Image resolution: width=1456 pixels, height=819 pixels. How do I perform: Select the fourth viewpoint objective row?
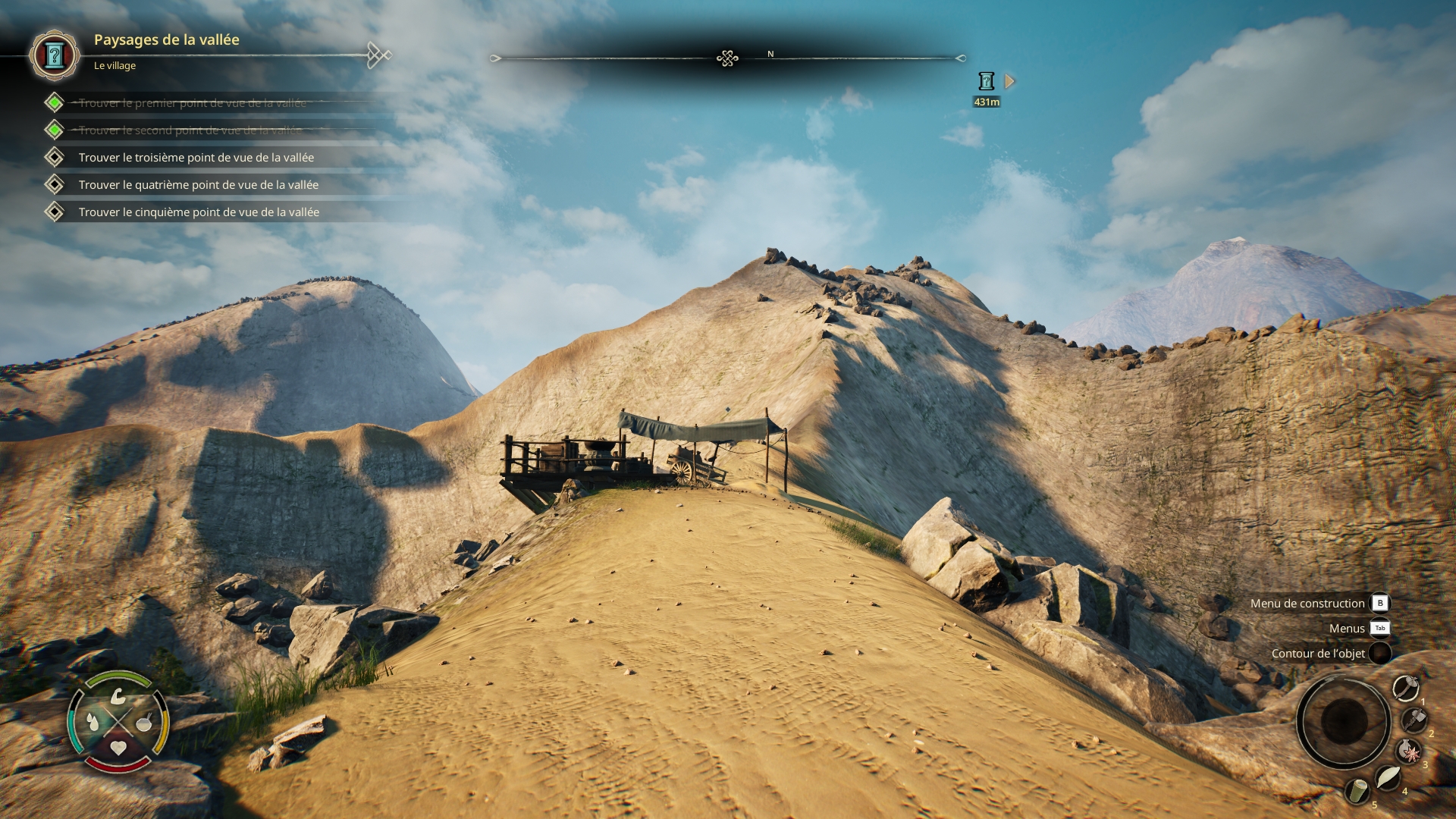198,185
